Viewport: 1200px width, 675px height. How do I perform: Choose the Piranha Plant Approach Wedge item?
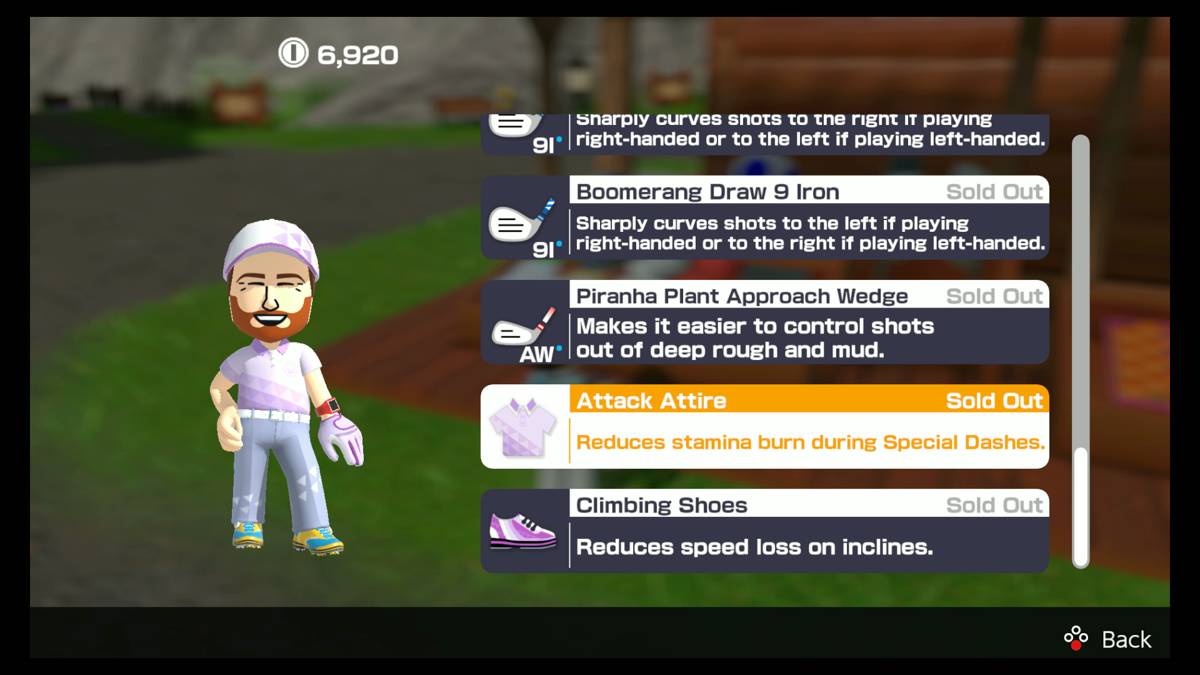click(765, 322)
